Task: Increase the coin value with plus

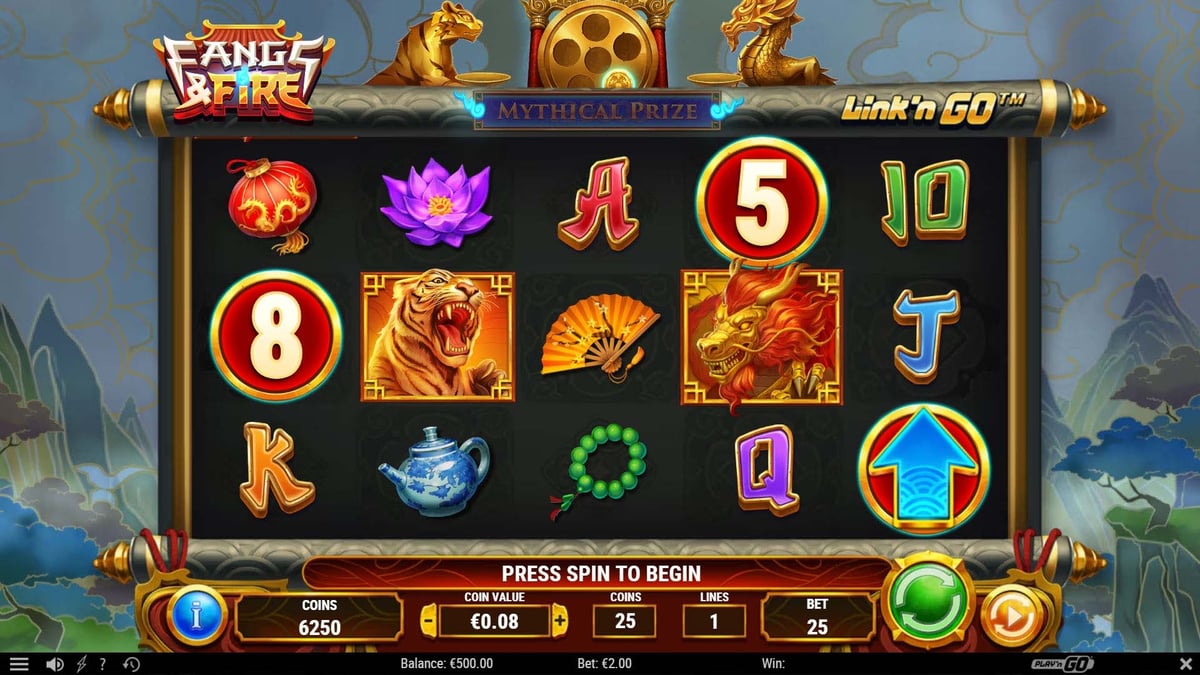Action: tap(559, 620)
